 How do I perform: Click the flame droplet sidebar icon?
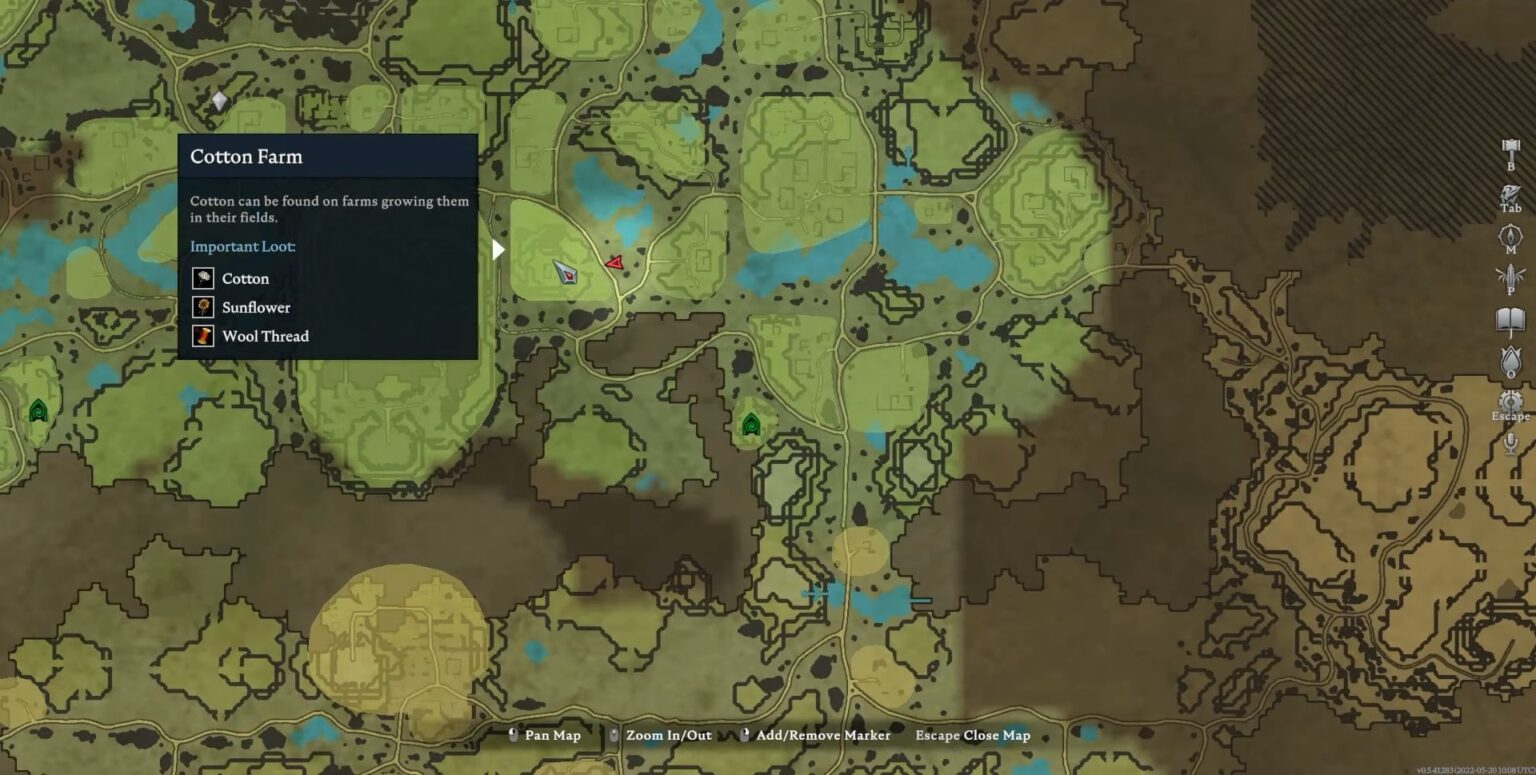[1510, 360]
